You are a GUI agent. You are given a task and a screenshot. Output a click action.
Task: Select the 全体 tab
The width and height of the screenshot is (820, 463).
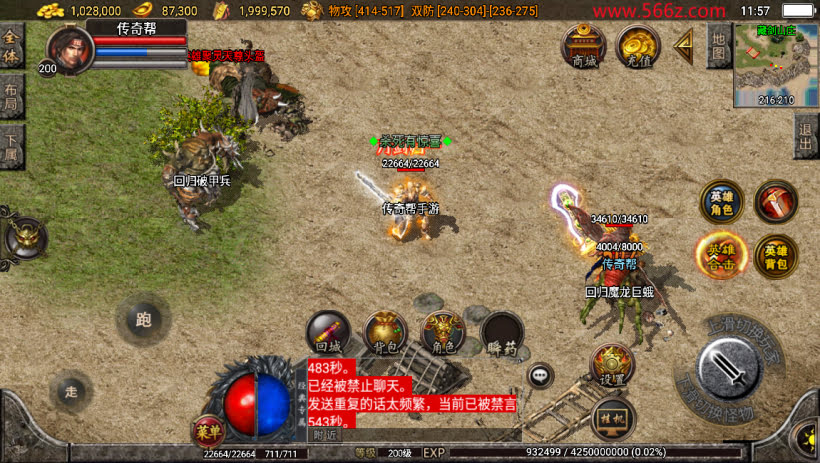pyautogui.click(x=12, y=46)
